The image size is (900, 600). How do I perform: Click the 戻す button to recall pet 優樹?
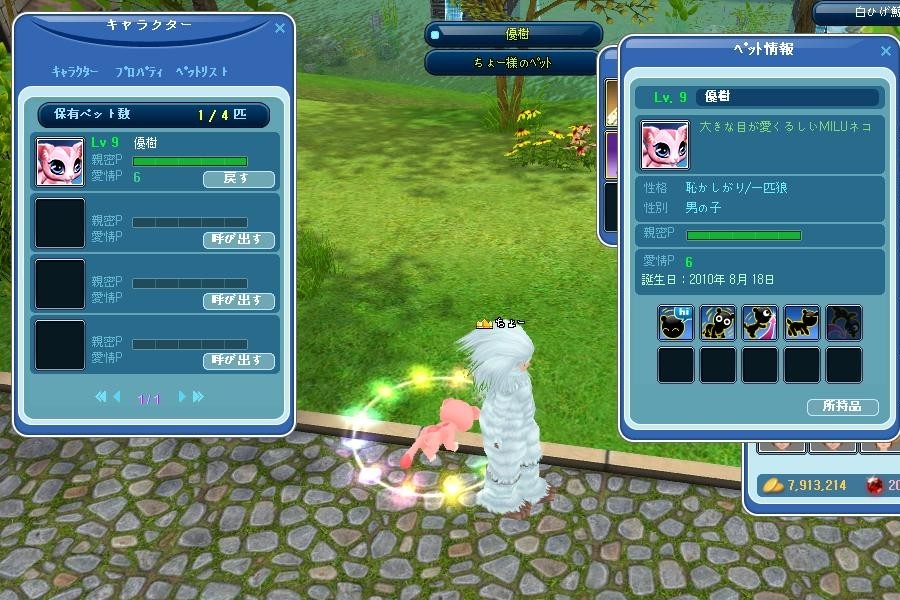click(x=238, y=179)
